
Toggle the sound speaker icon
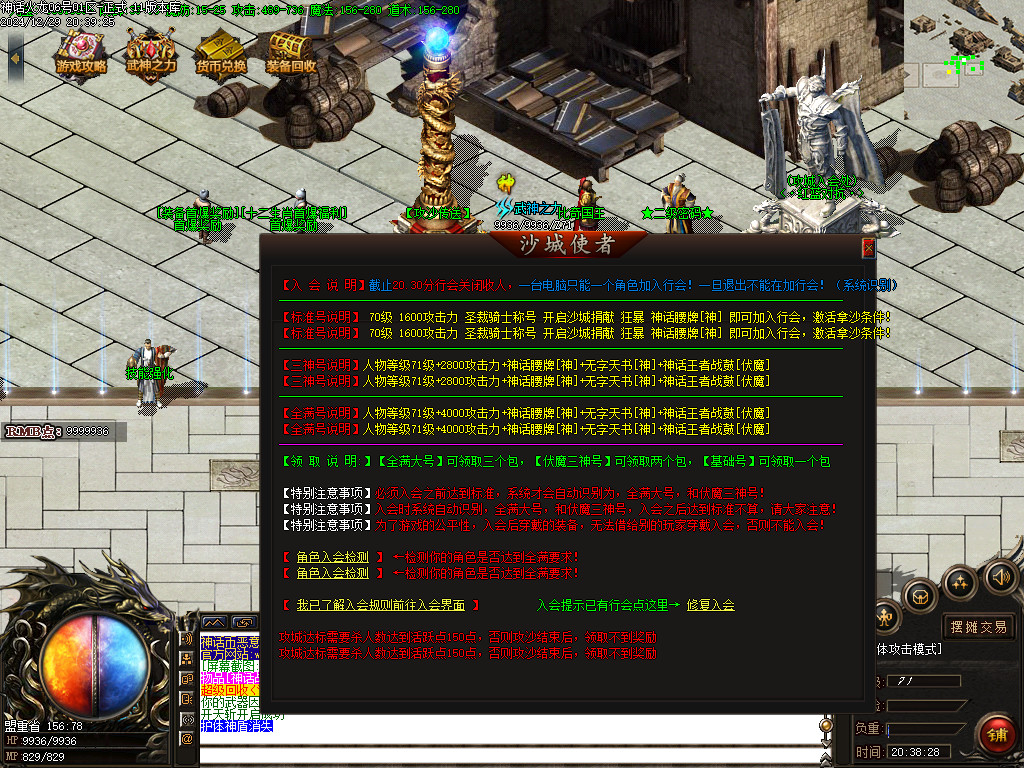(999, 577)
